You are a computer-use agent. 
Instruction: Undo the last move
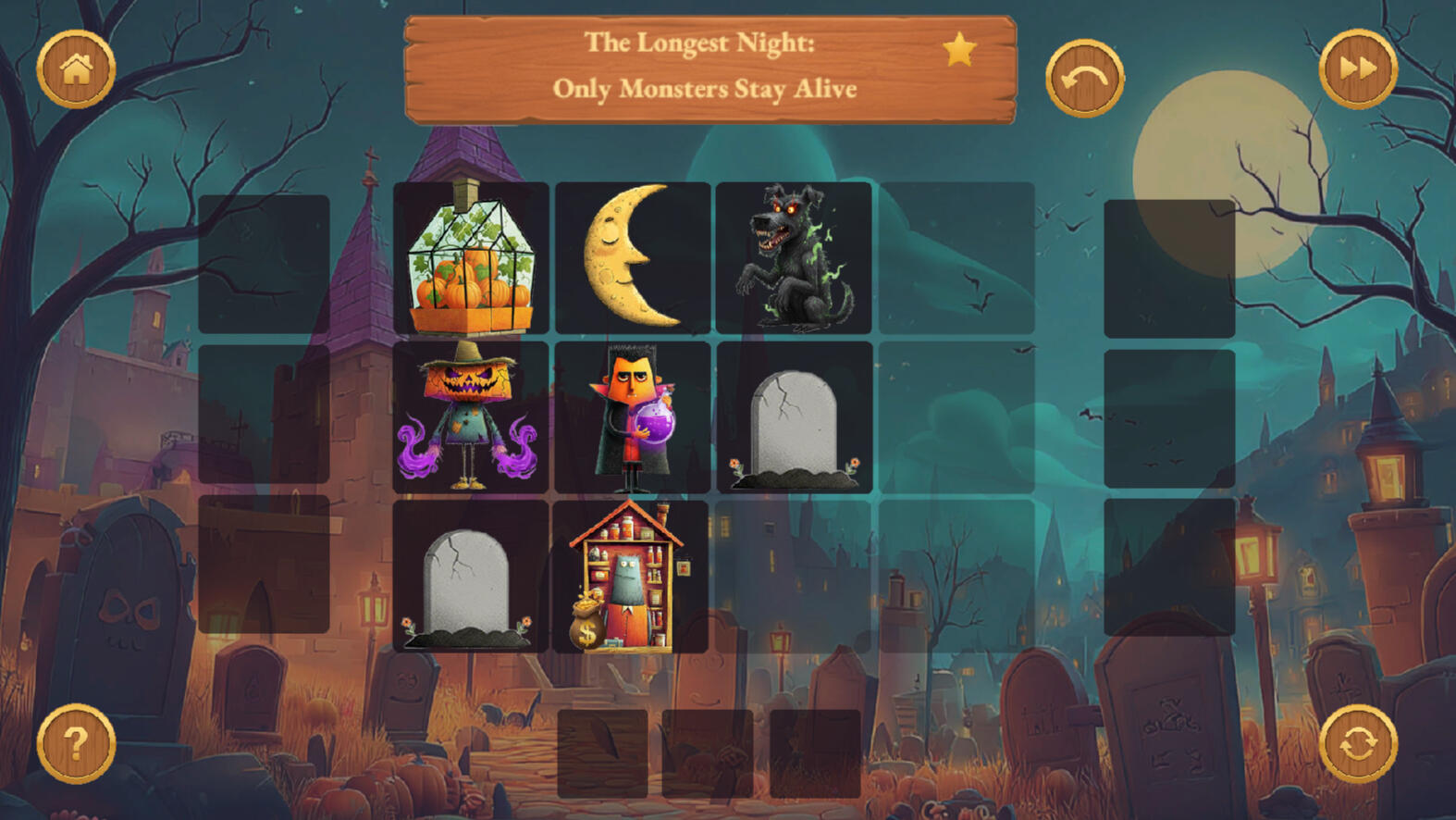(1084, 78)
